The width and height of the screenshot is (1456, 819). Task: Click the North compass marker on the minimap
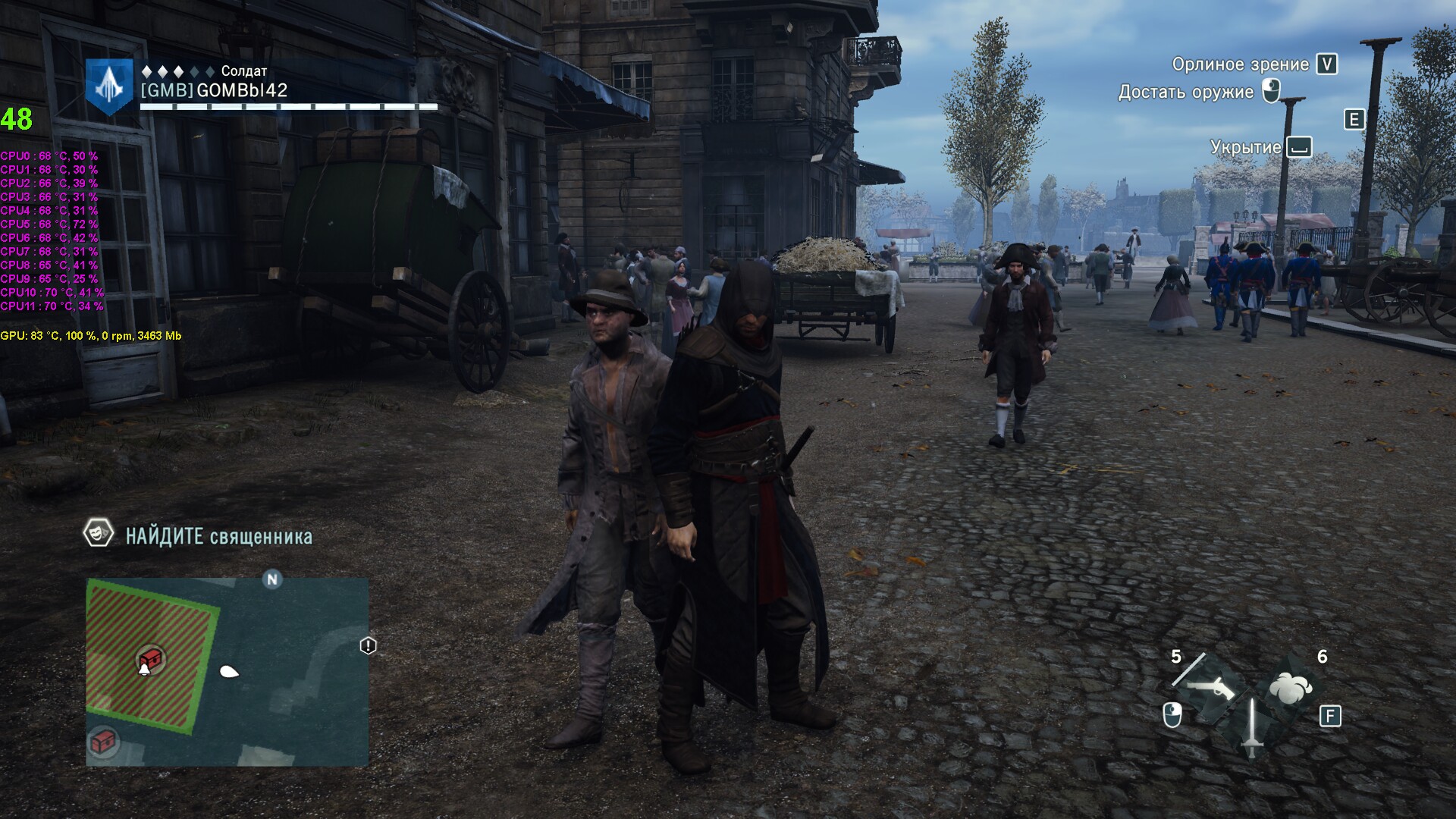tap(272, 579)
